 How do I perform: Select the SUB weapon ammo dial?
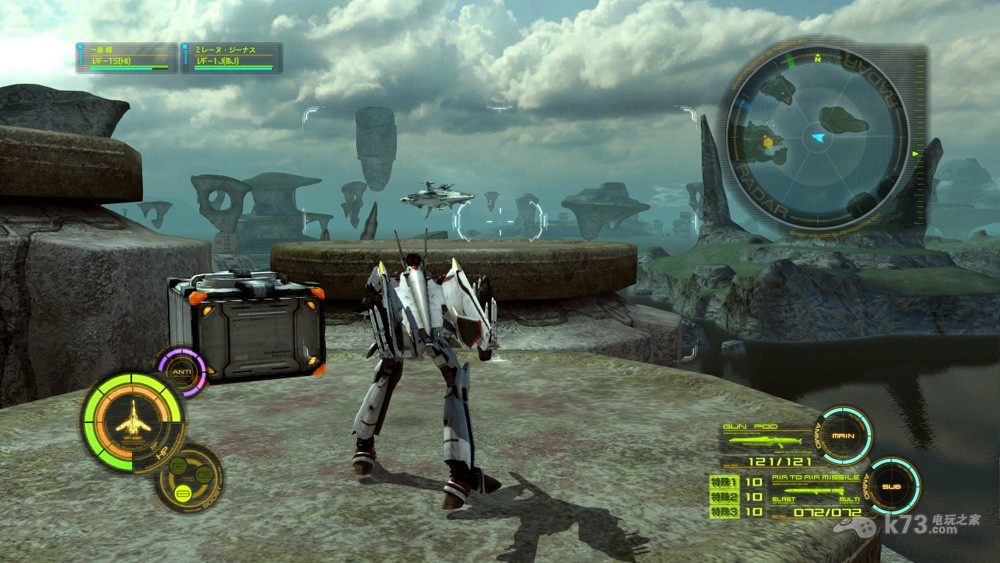[x=891, y=487]
